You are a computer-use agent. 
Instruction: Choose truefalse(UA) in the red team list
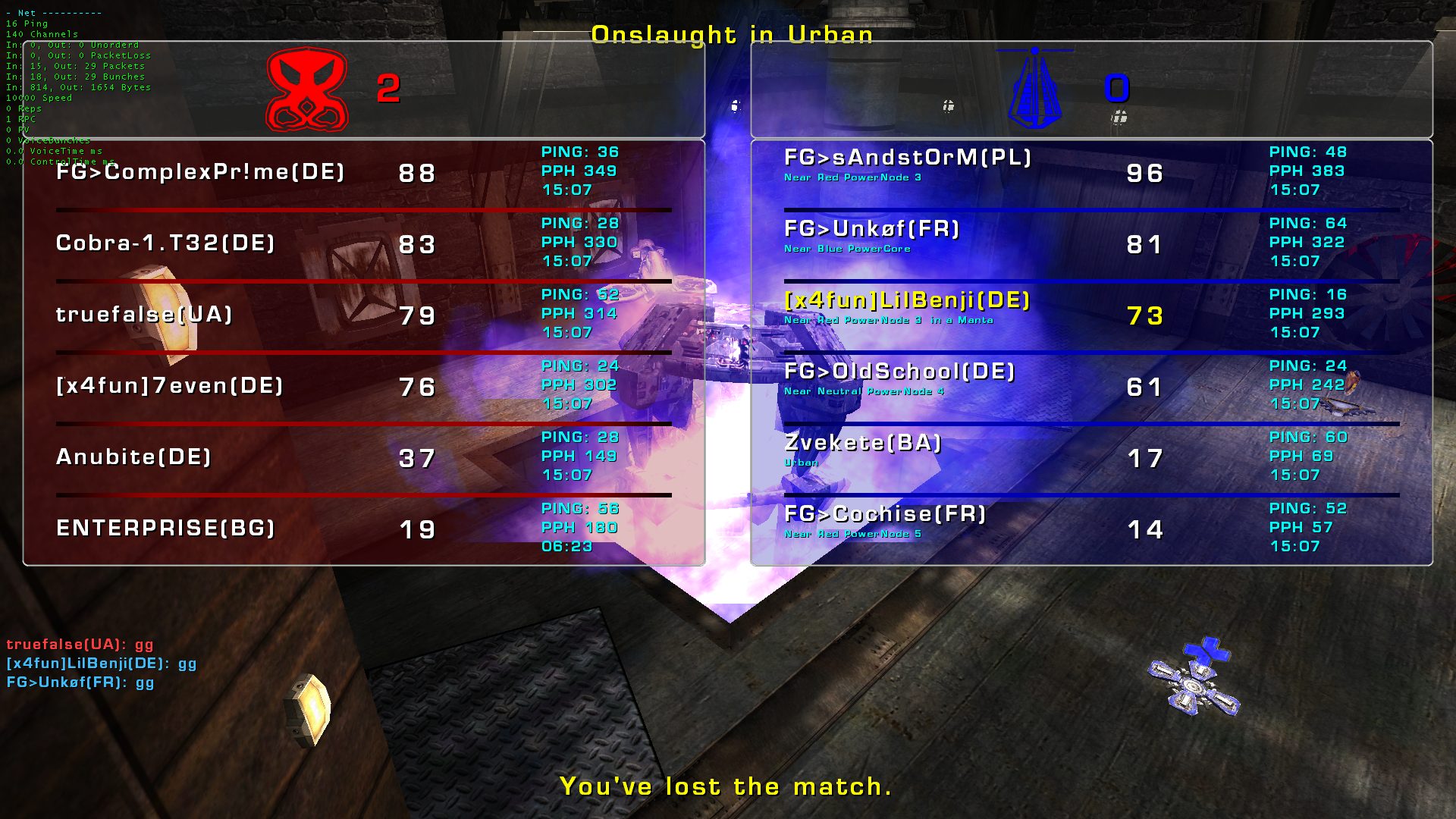tap(144, 315)
